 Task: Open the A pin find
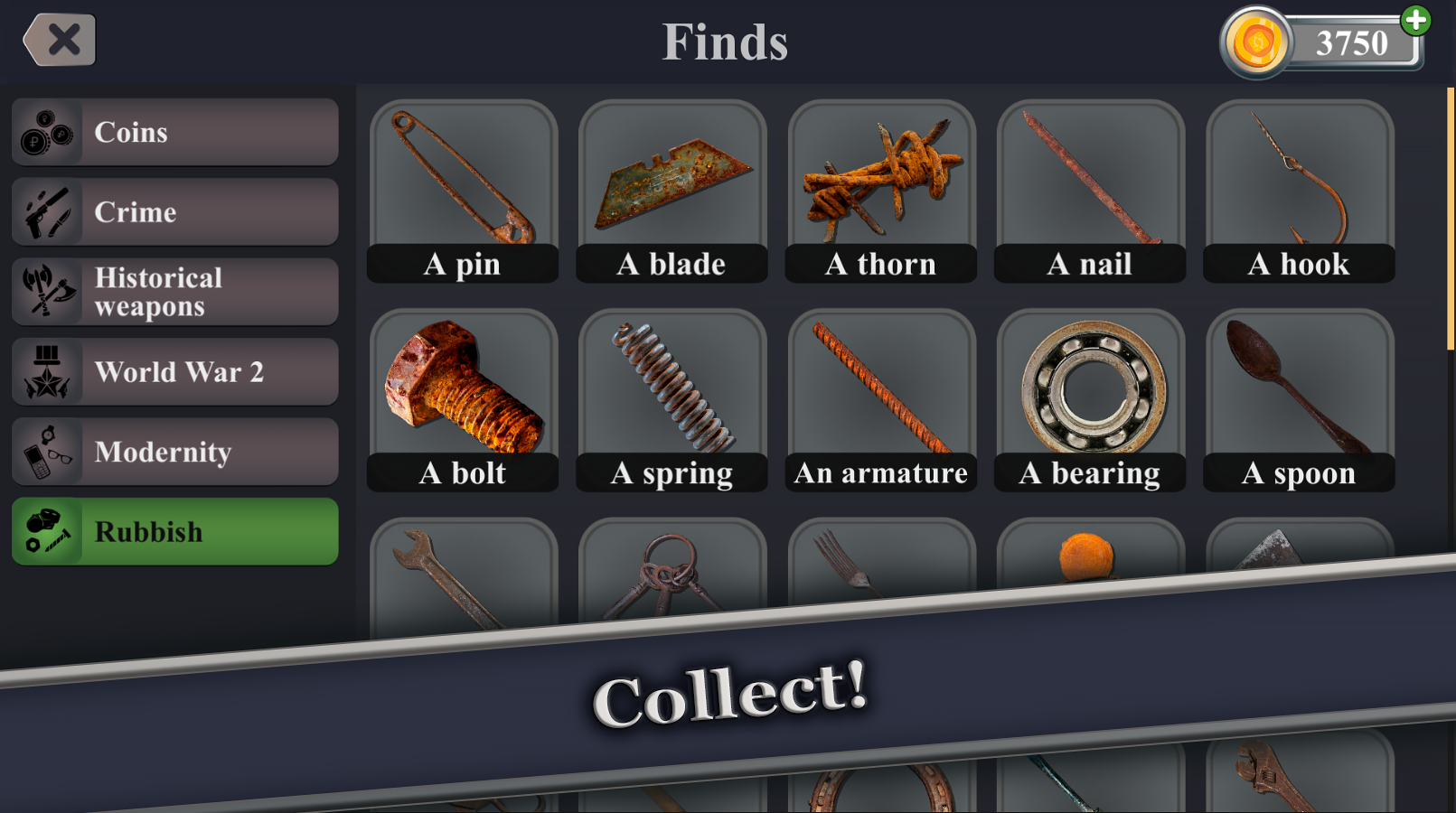463,181
